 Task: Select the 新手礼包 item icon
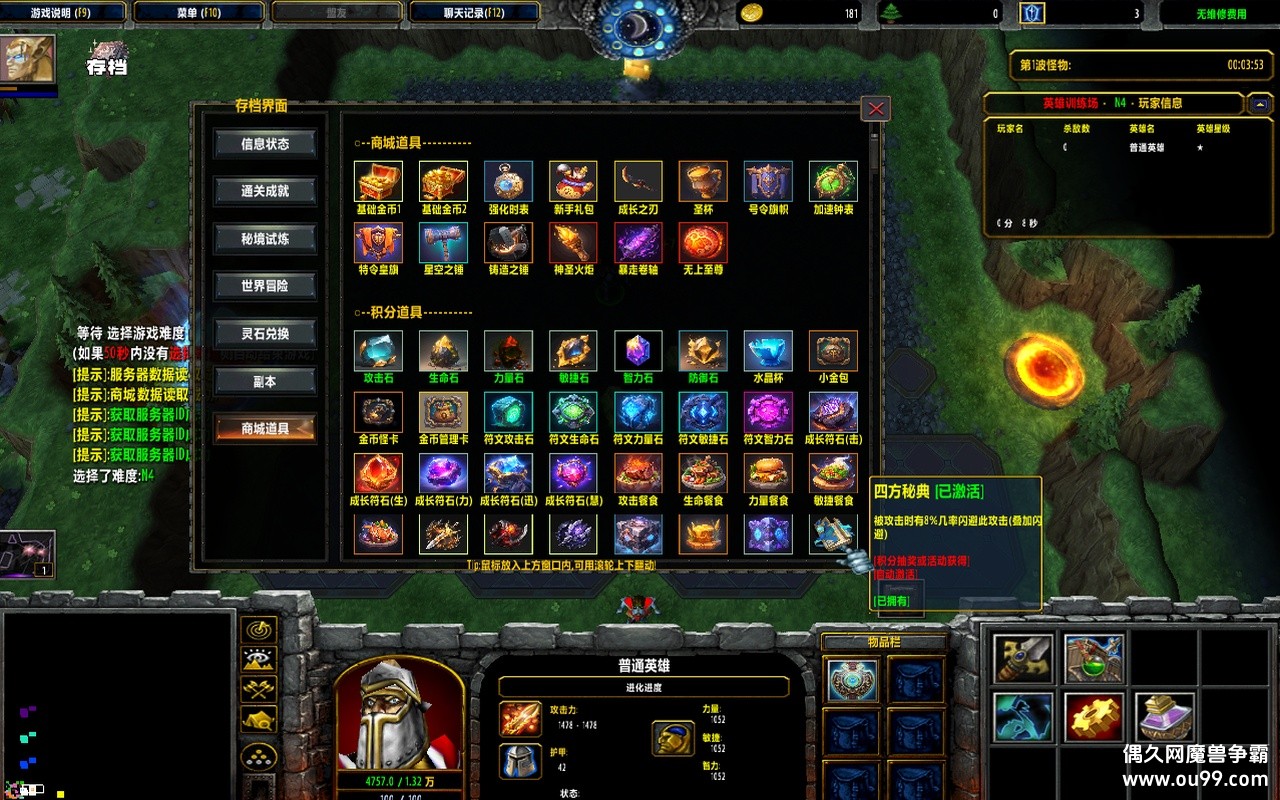(x=573, y=182)
